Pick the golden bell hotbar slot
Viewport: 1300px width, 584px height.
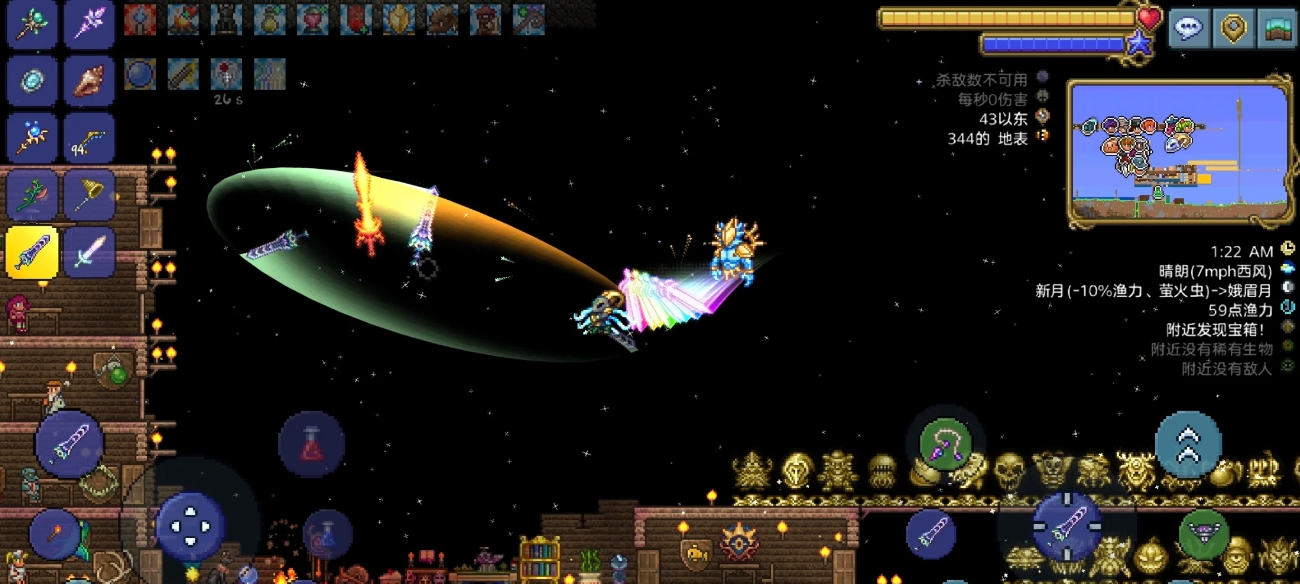(90, 194)
